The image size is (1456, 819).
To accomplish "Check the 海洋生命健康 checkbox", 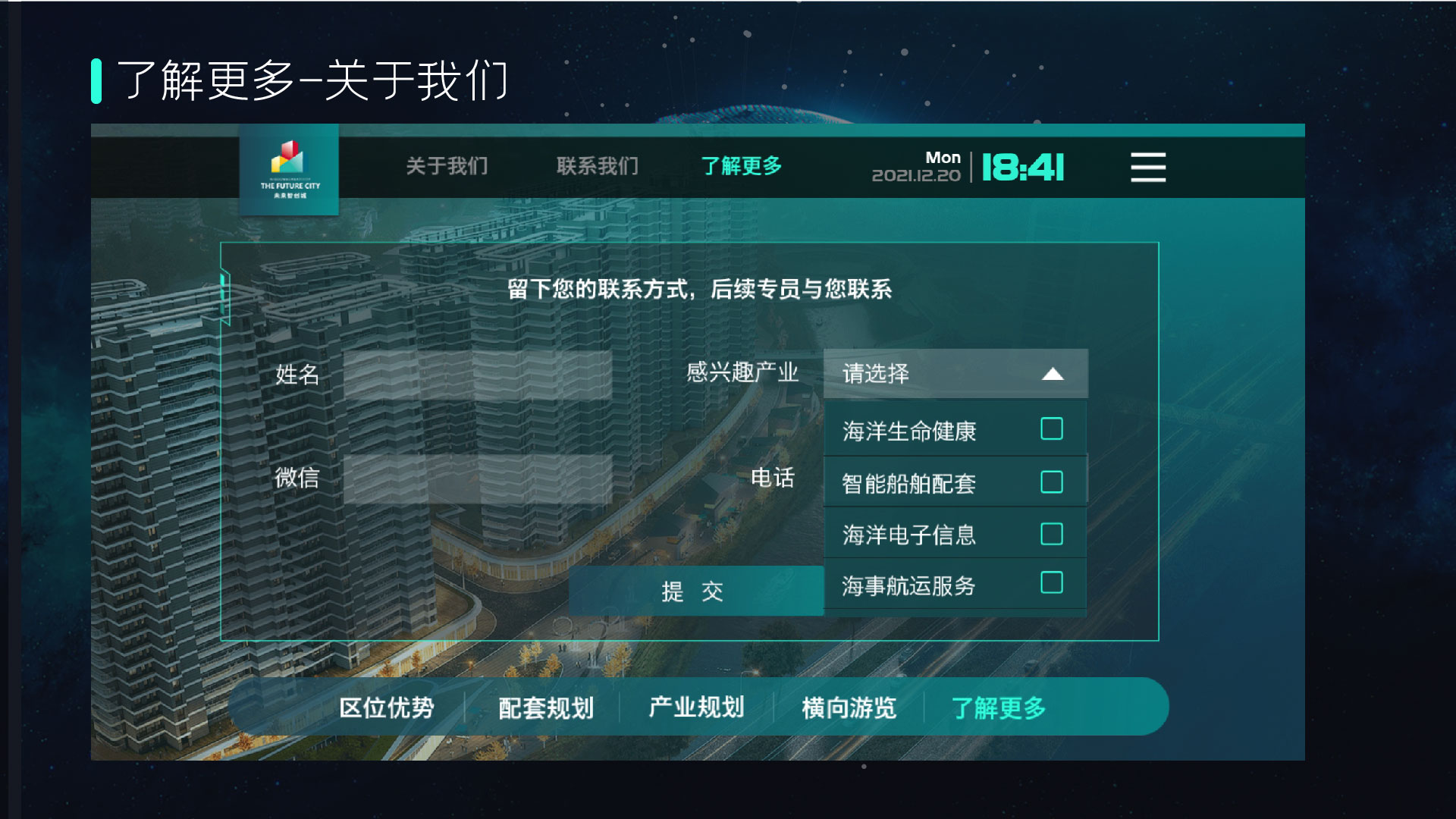I will coord(1050,429).
